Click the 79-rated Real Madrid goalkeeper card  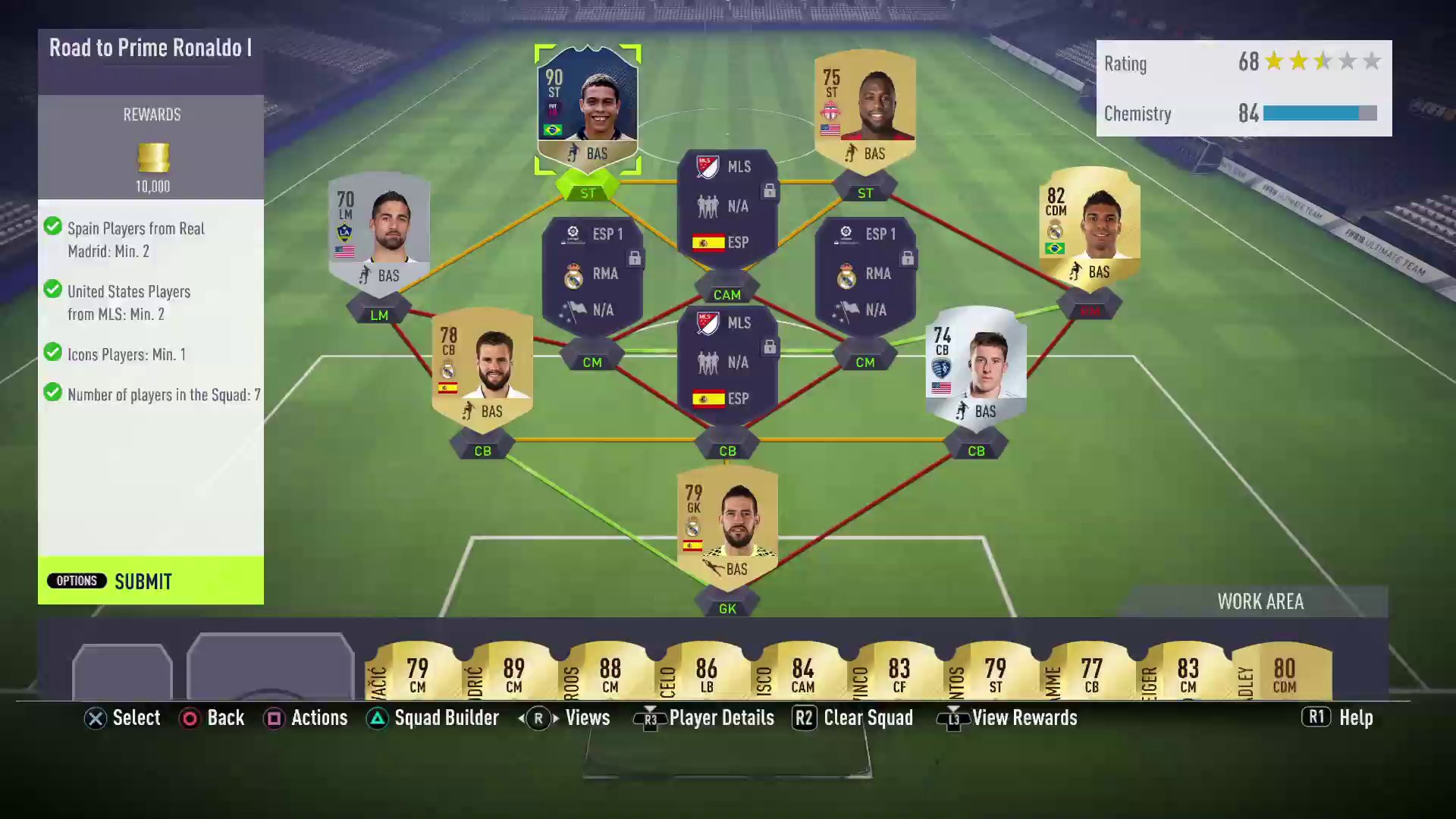pyautogui.click(x=726, y=523)
